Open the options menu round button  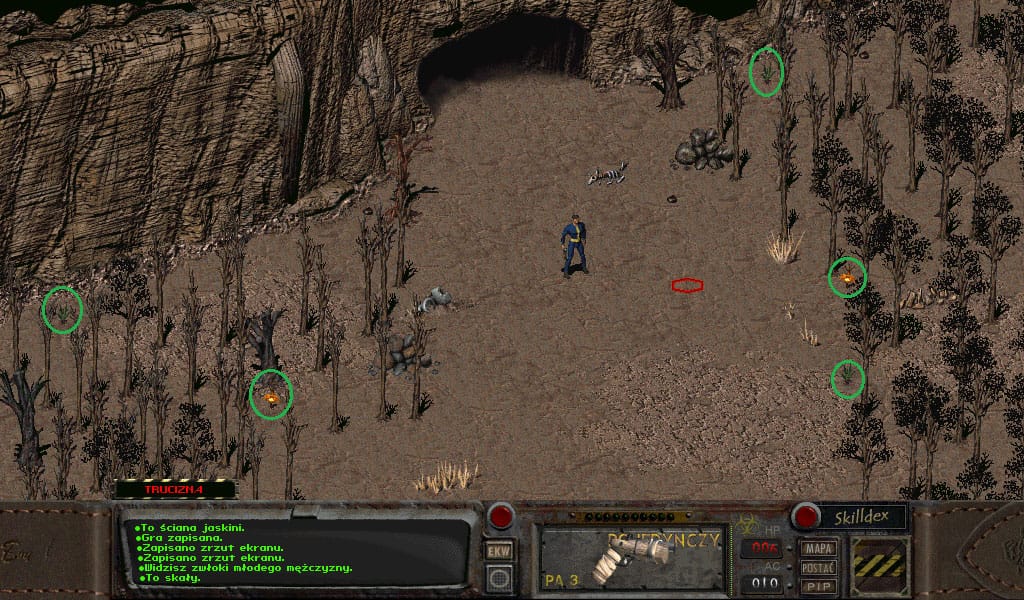tap(499, 577)
